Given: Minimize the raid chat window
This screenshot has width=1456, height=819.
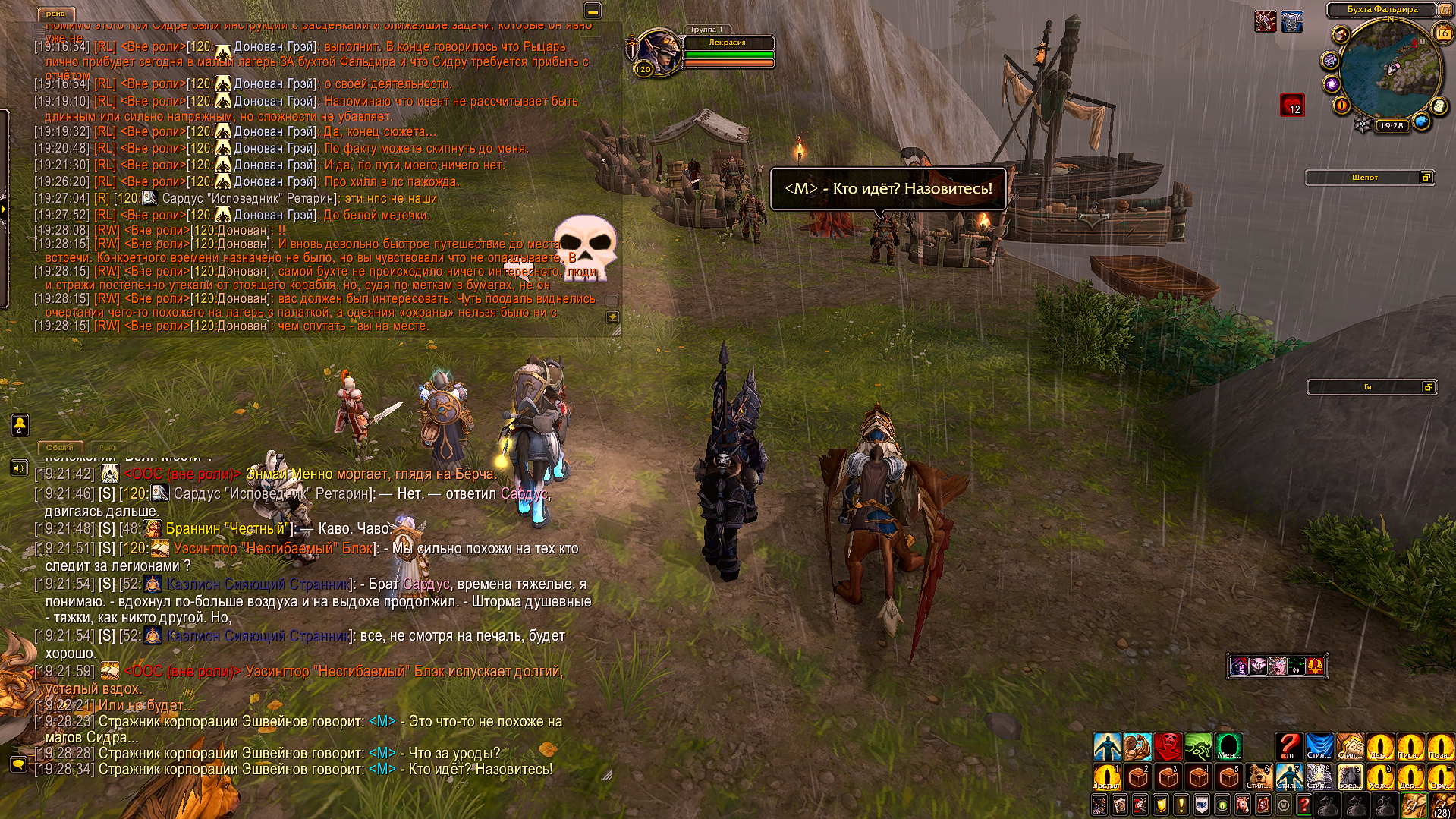Looking at the screenshot, I should click(593, 11).
